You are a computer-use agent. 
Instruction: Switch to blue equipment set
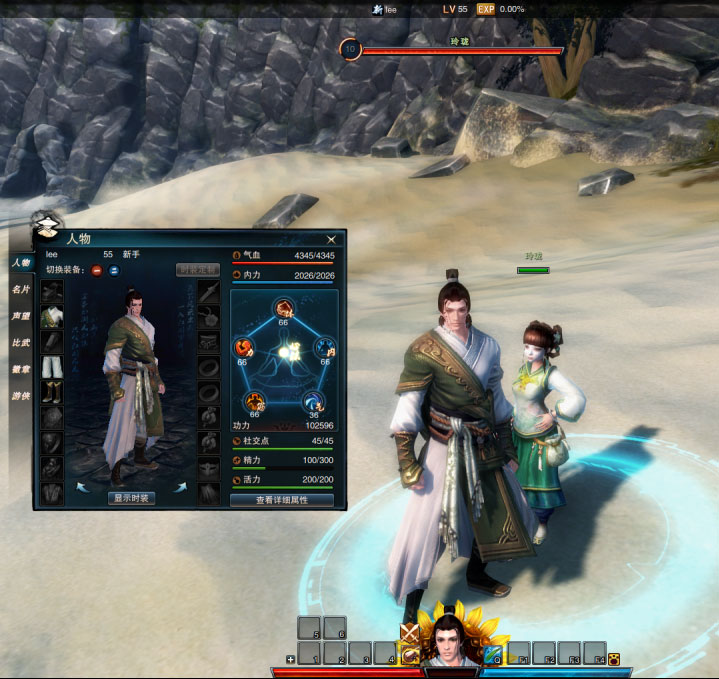[114, 270]
